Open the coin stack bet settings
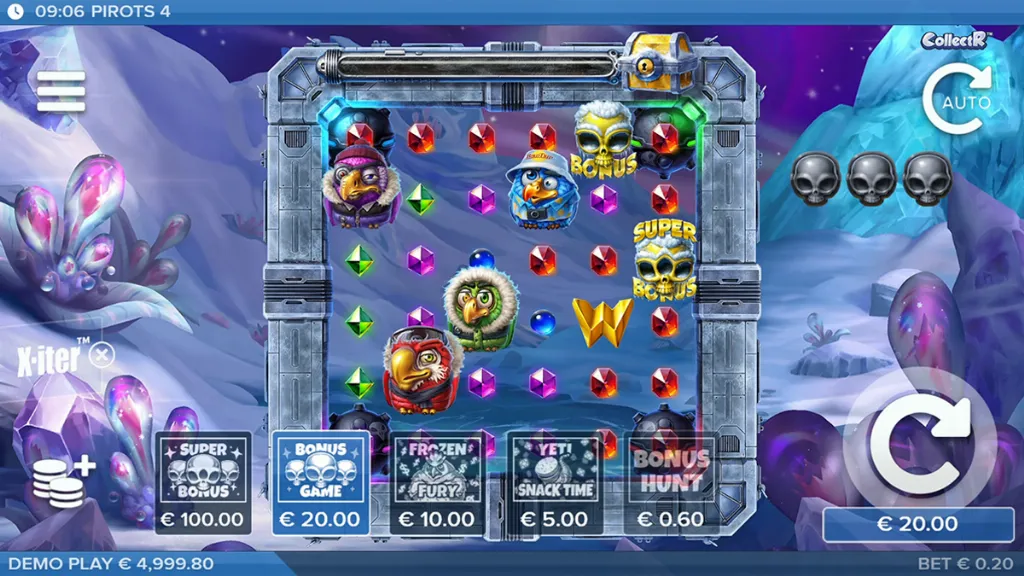Image resolution: width=1024 pixels, height=576 pixels. 62,479
